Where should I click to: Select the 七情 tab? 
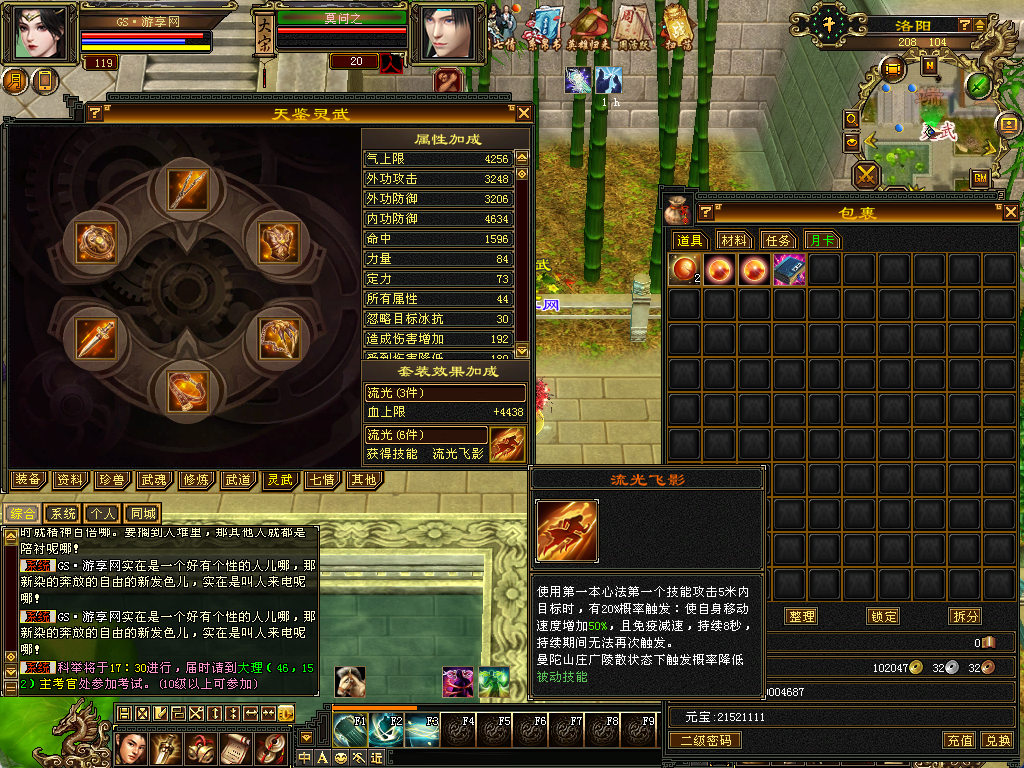(x=321, y=480)
